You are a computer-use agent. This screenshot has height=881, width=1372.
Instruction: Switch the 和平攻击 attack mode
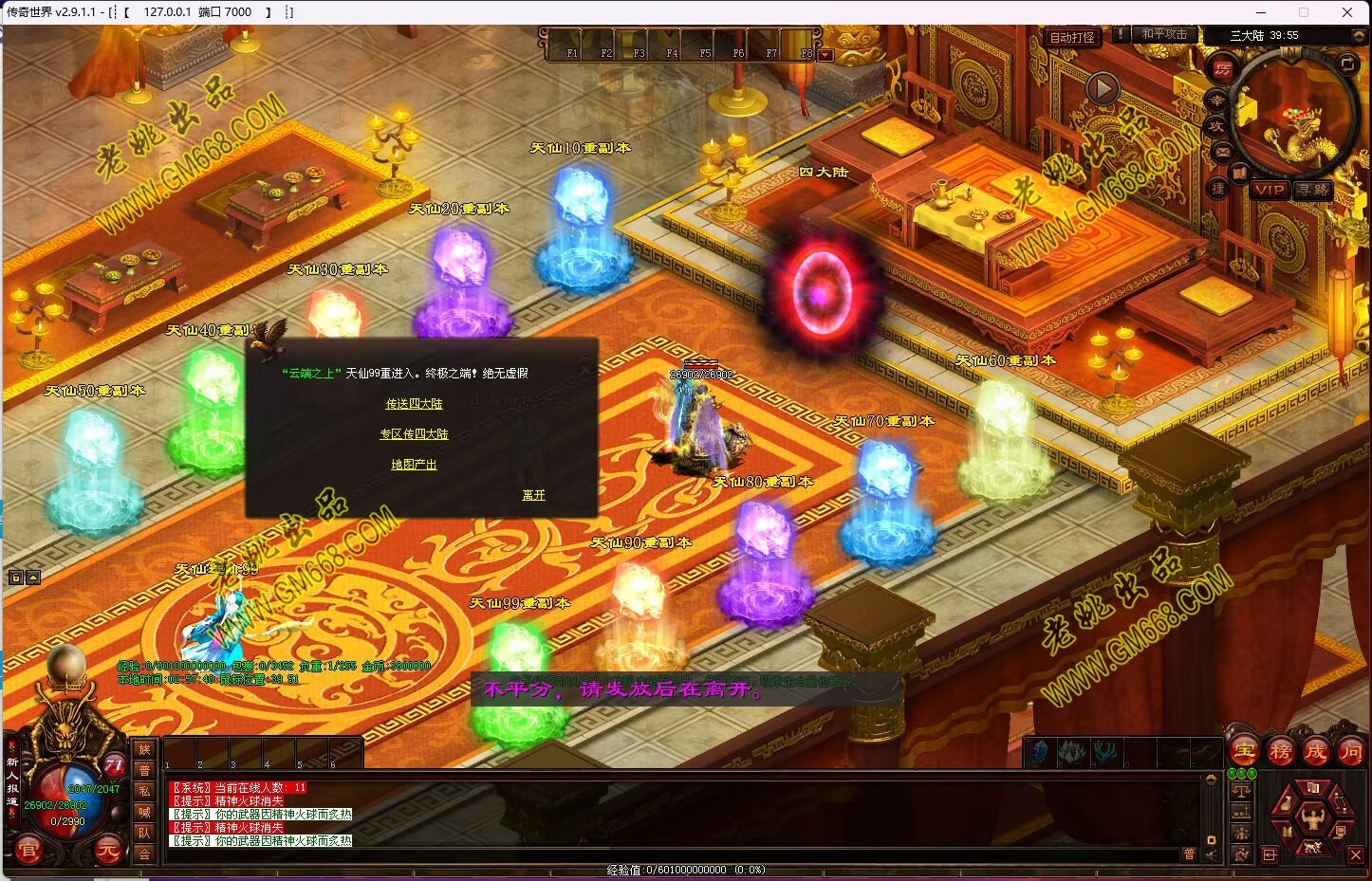(1164, 34)
